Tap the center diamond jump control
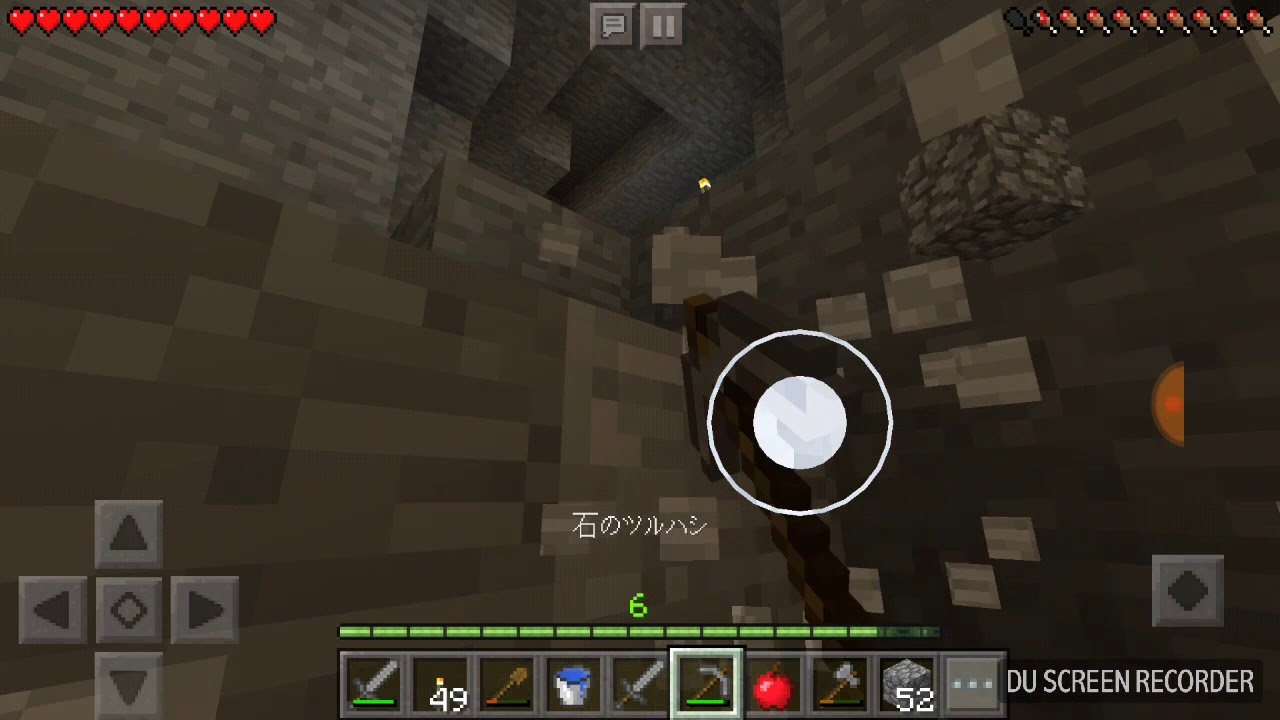The image size is (1280, 720). pos(128,611)
